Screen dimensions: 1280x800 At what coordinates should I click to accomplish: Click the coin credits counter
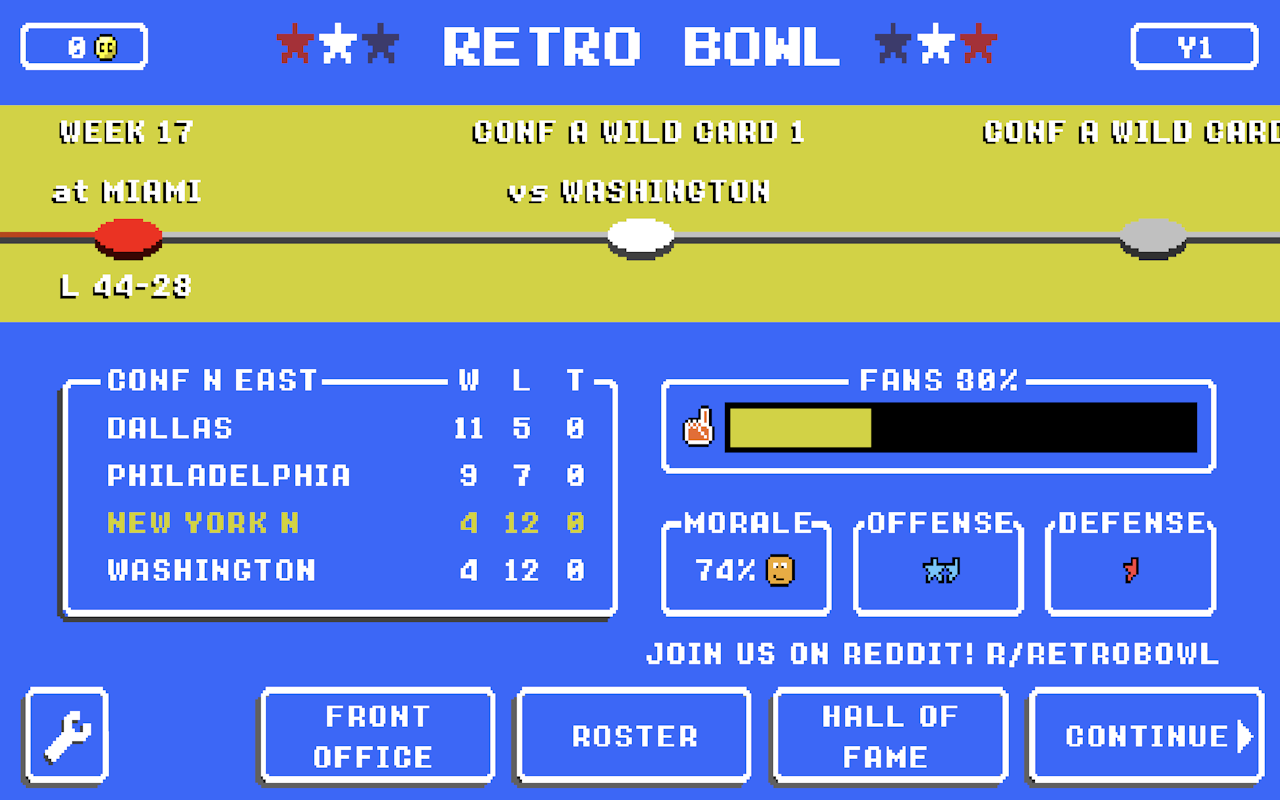84,44
